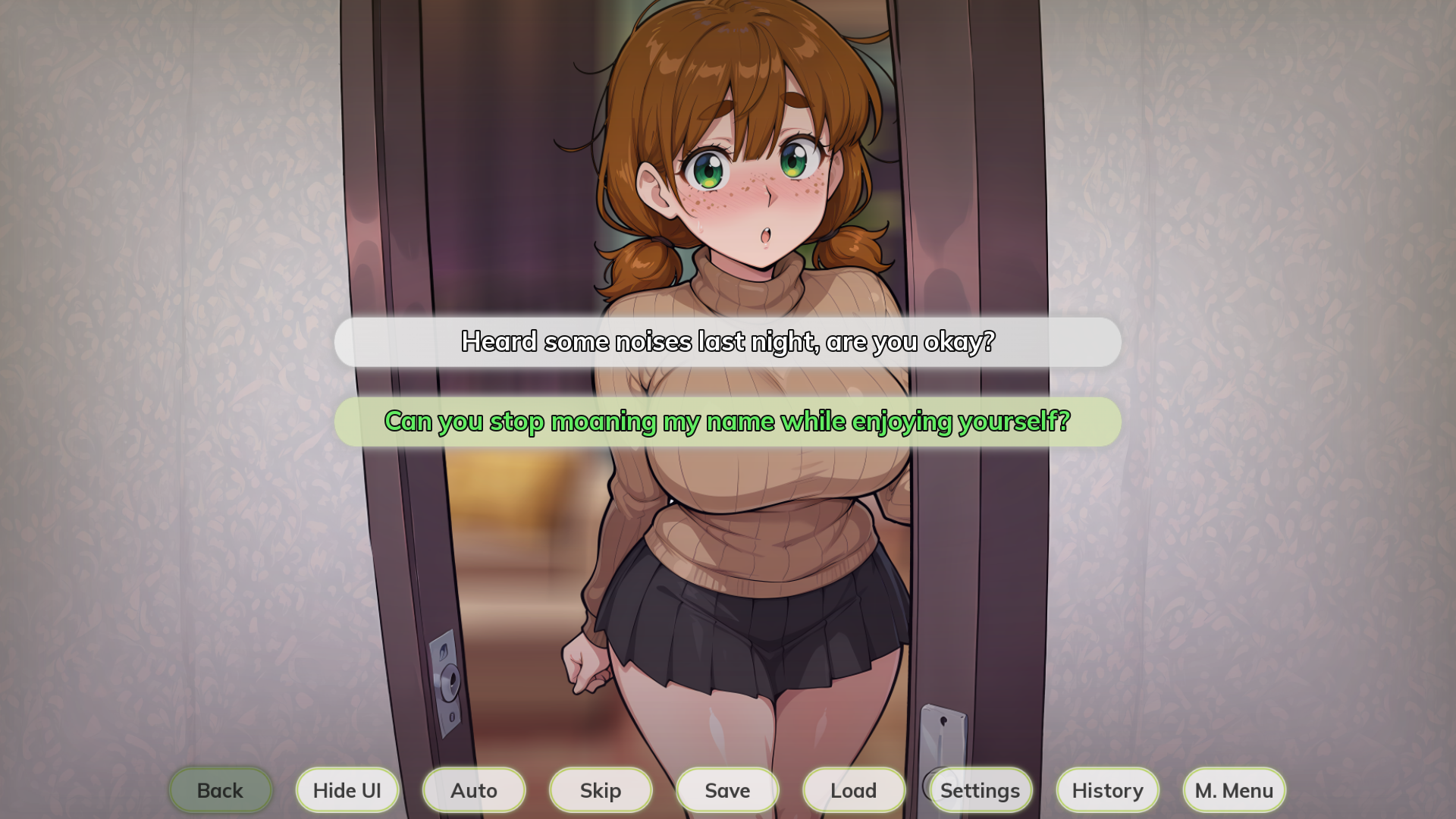
Task: Enable Auto-play mode
Action: (x=473, y=789)
